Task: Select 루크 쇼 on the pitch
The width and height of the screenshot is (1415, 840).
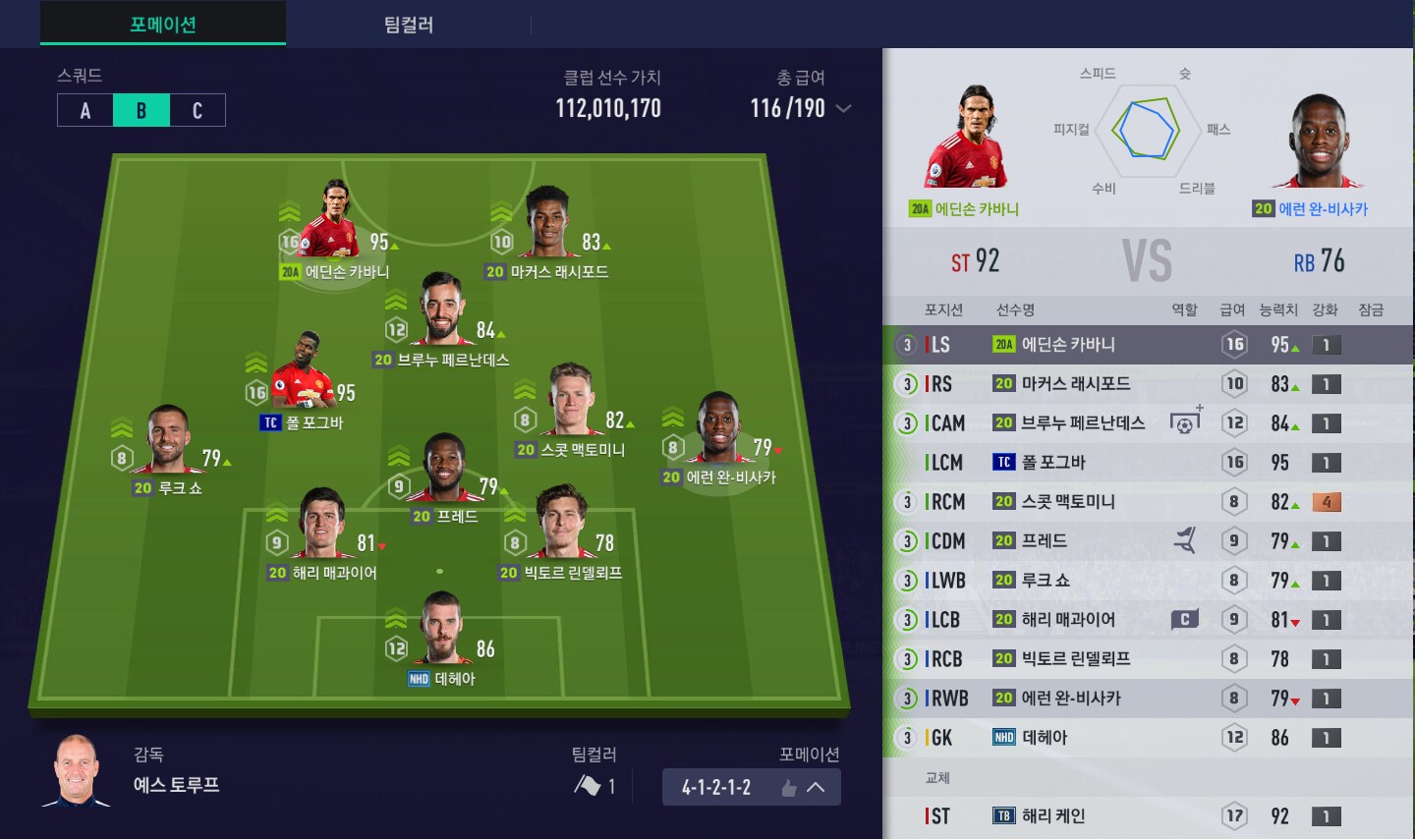Action: click(x=168, y=444)
